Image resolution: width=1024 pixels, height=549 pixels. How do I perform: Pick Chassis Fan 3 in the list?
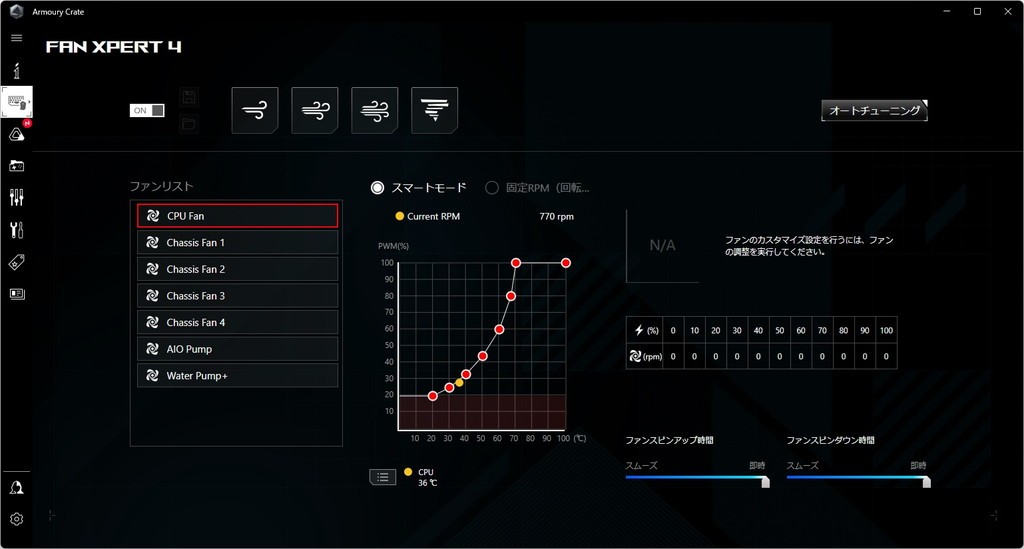[x=238, y=296]
